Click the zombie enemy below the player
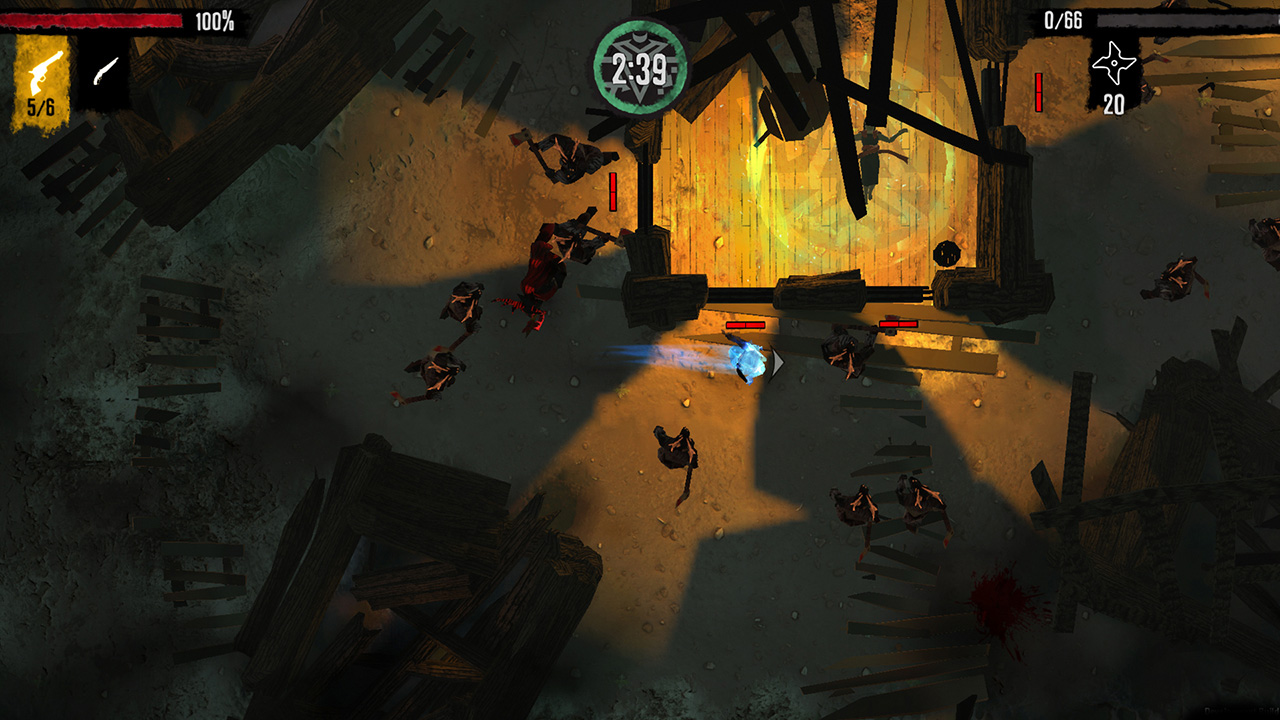1280x720 pixels. [x=673, y=450]
